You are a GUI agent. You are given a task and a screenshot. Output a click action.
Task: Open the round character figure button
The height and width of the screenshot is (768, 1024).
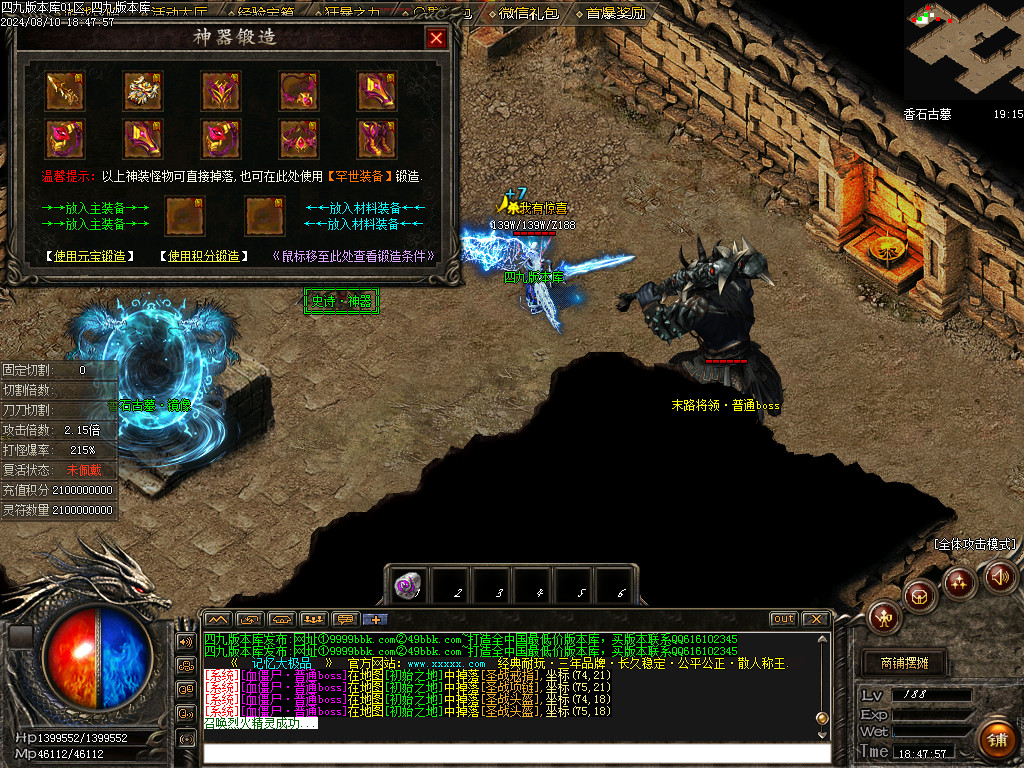[x=885, y=617]
